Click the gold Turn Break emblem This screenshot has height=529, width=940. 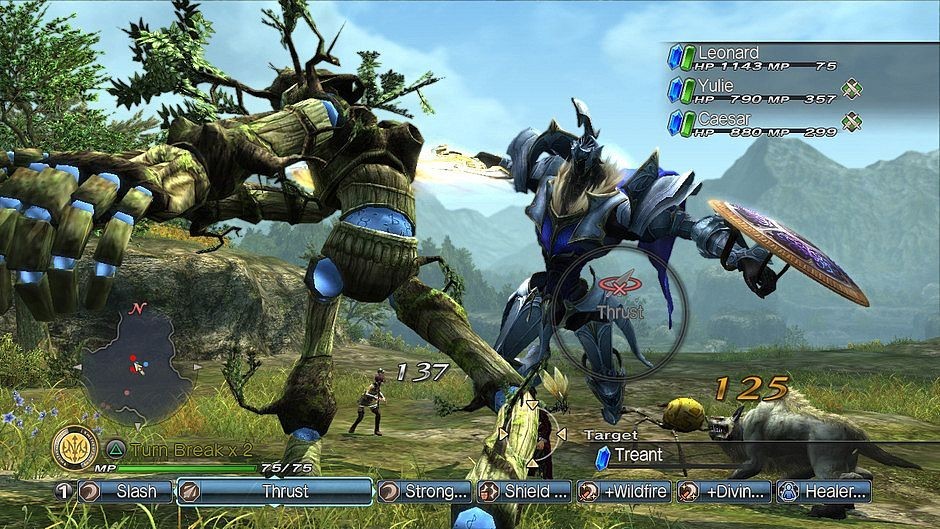click(x=74, y=447)
